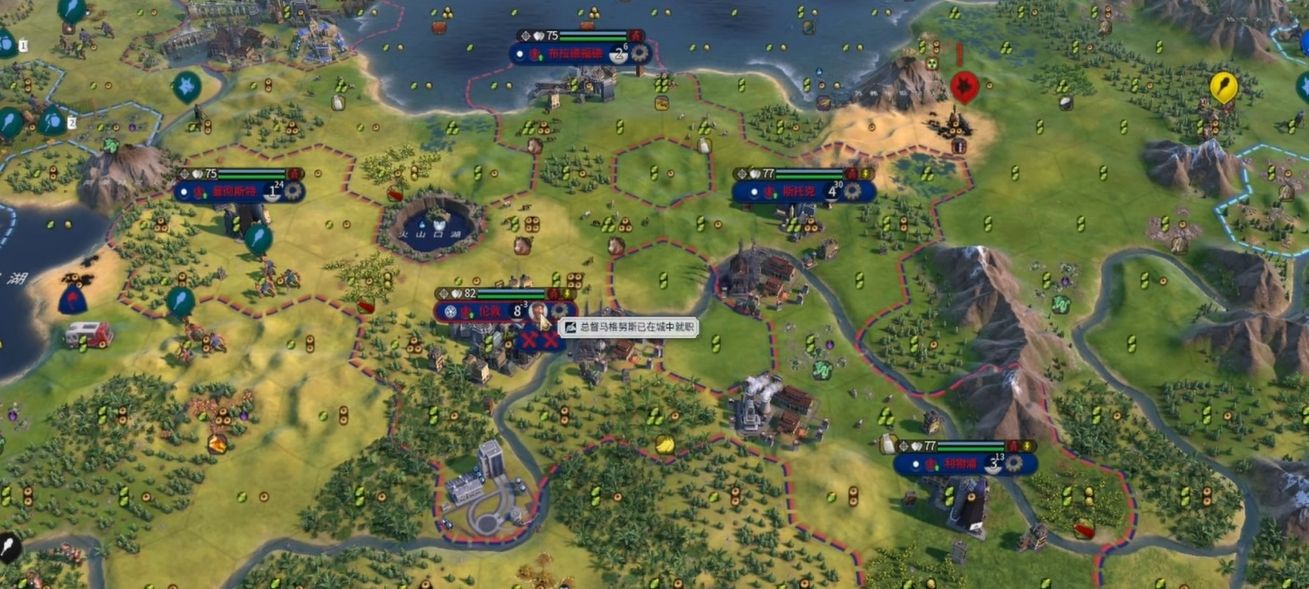Select the red star unit flag
The image size is (1309, 589).
pos(963,87)
